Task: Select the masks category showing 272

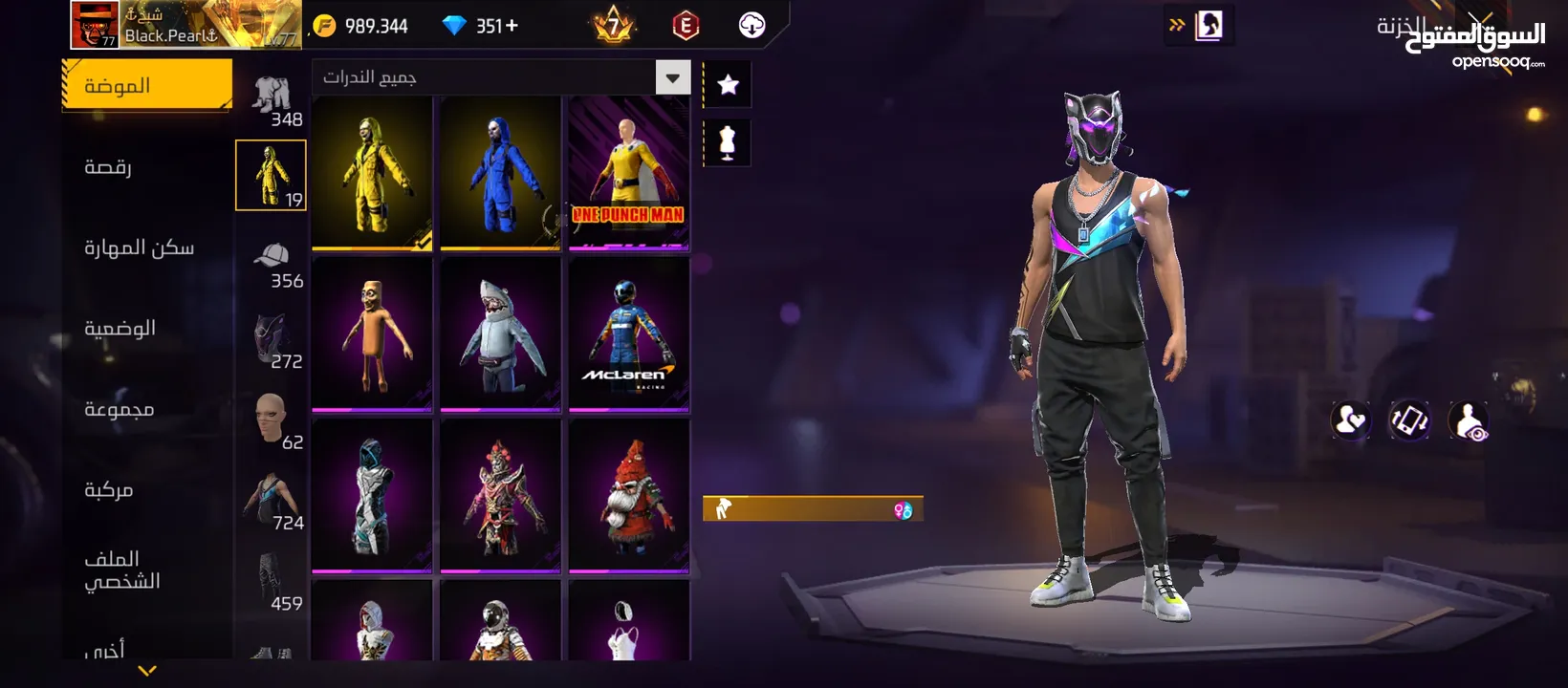Action: pyautogui.click(x=272, y=346)
